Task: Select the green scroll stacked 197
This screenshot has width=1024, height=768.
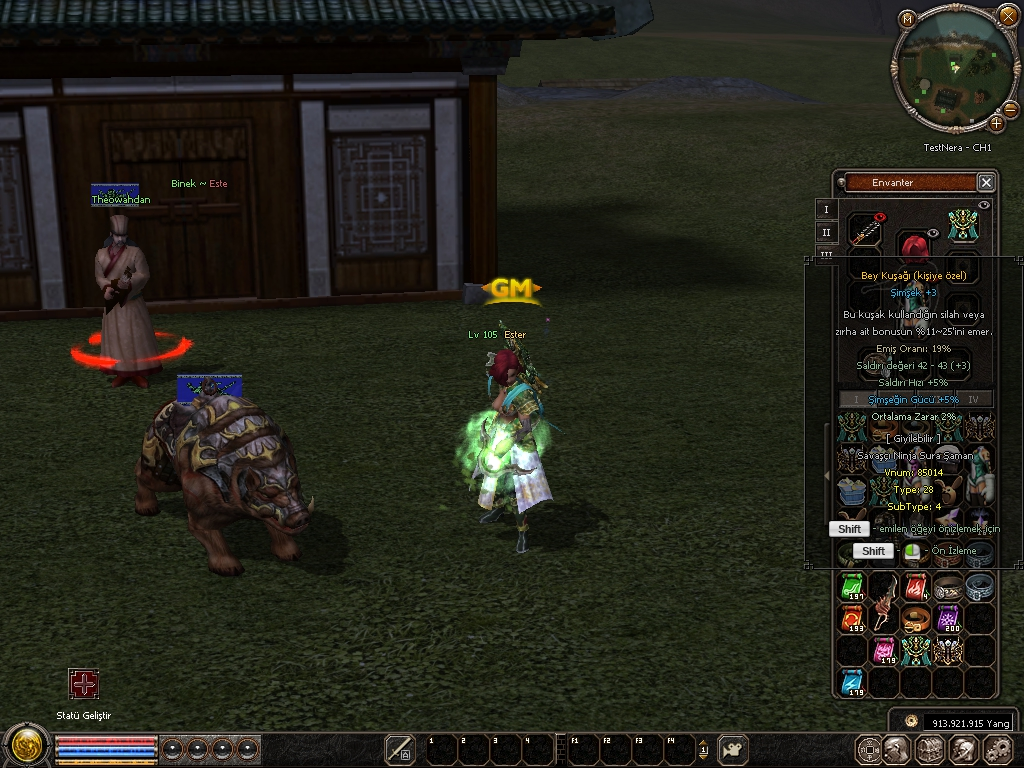Action: point(852,587)
